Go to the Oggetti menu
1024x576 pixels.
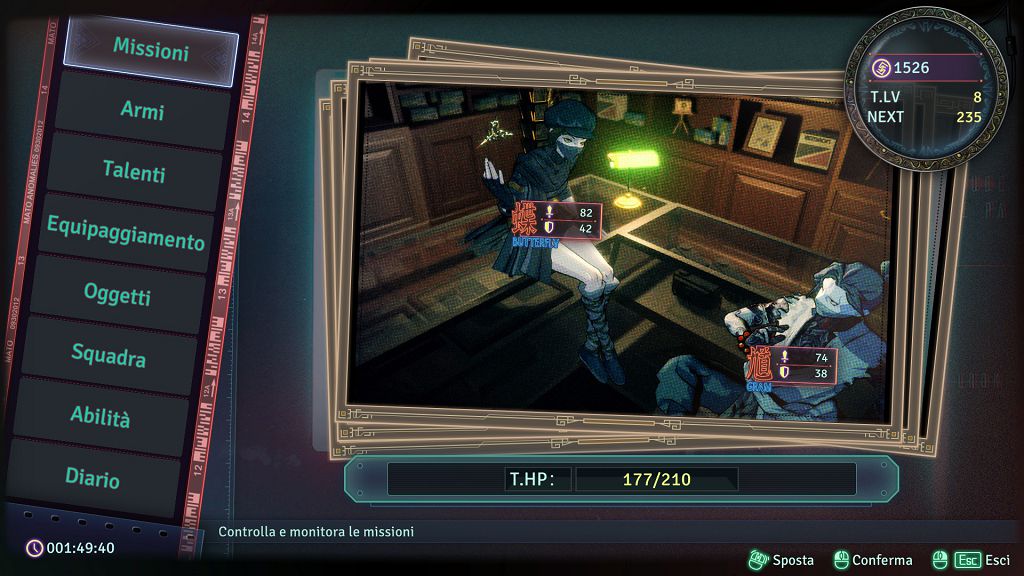(117, 295)
